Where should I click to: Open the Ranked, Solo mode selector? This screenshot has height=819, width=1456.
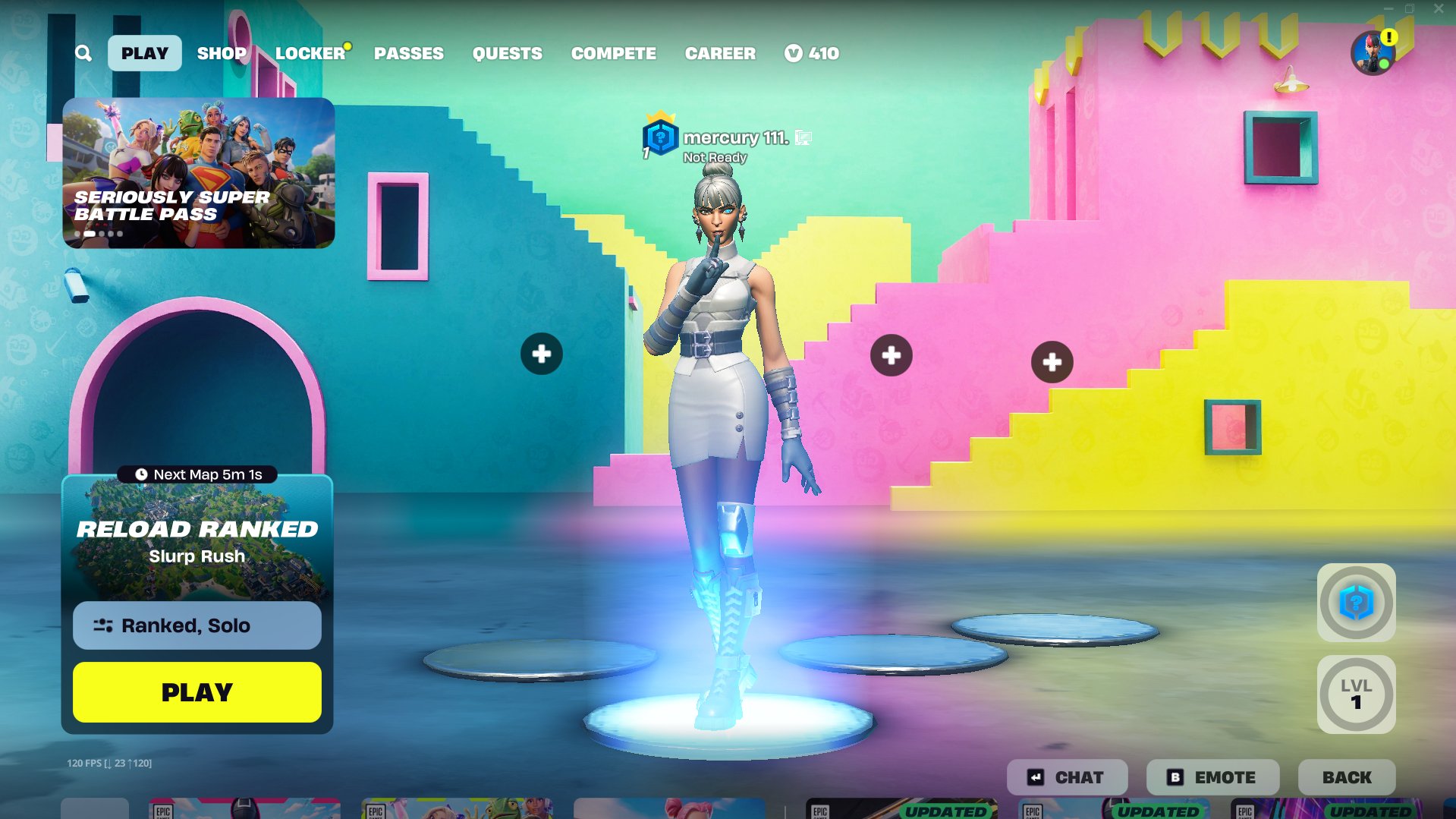[x=197, y=625]
